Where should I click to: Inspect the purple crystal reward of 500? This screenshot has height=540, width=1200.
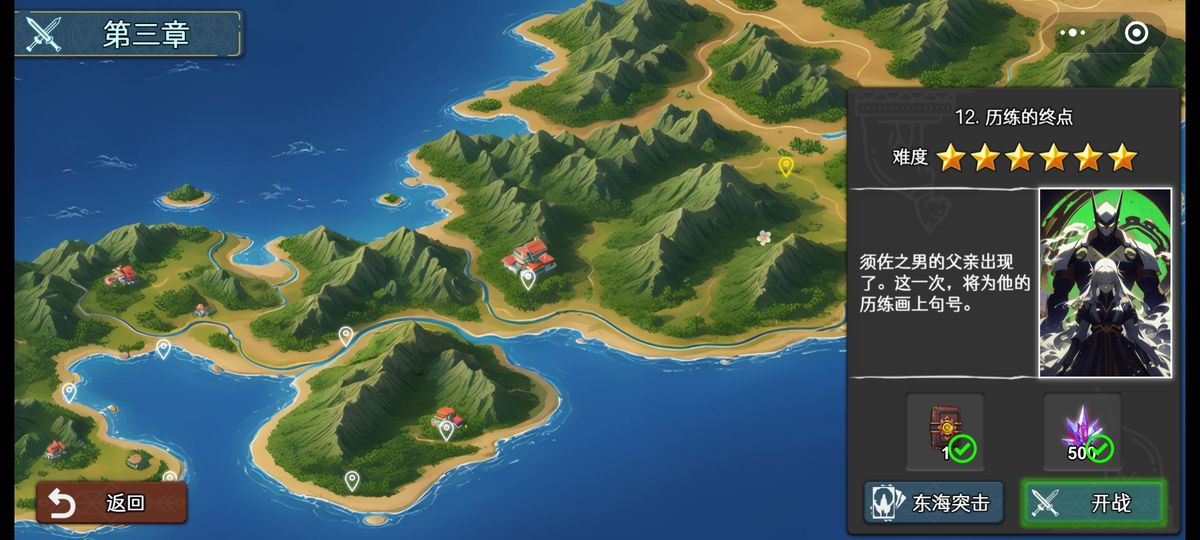(1083, 431)
